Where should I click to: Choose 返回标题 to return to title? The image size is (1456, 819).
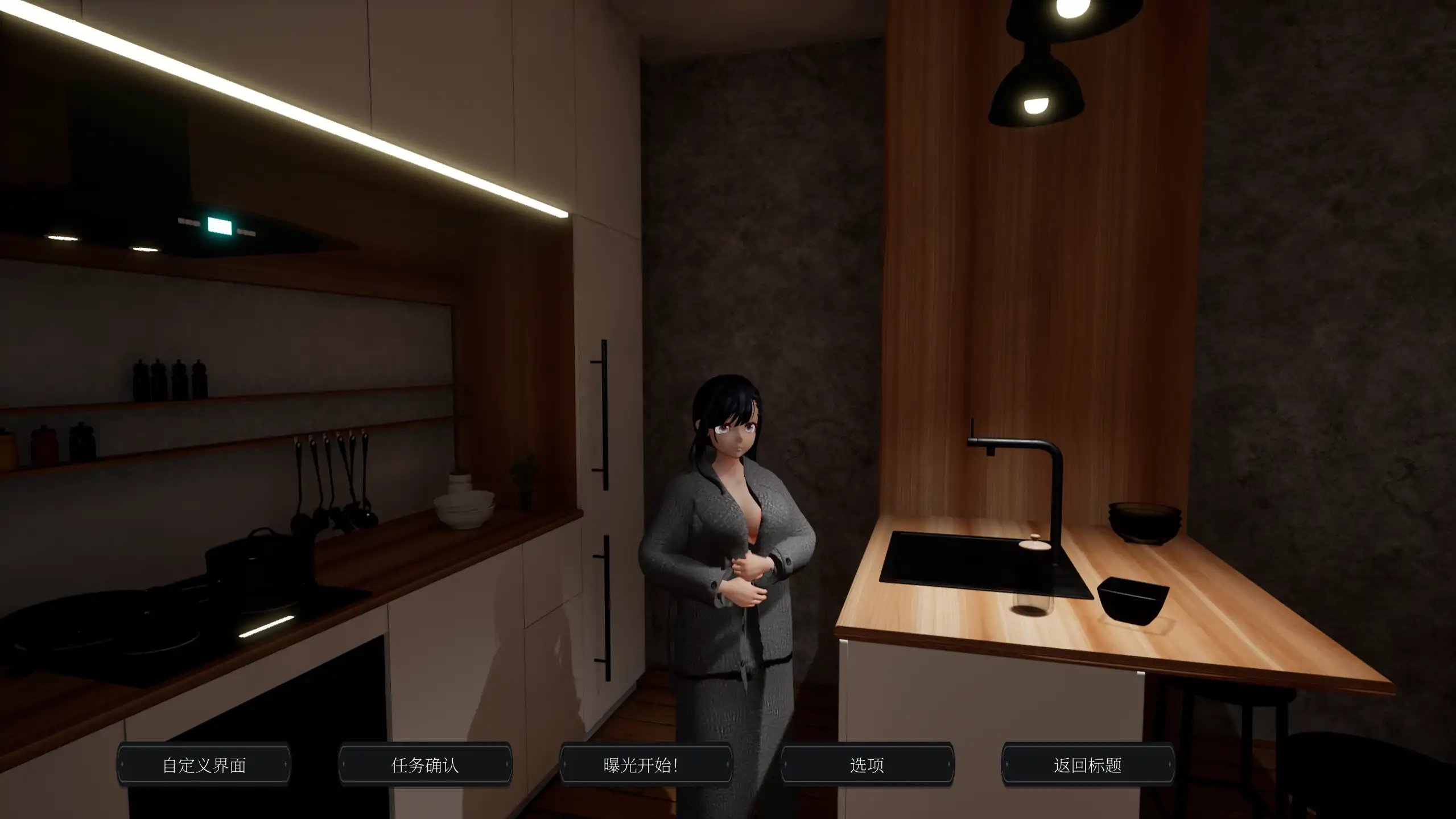[1087, 765]
